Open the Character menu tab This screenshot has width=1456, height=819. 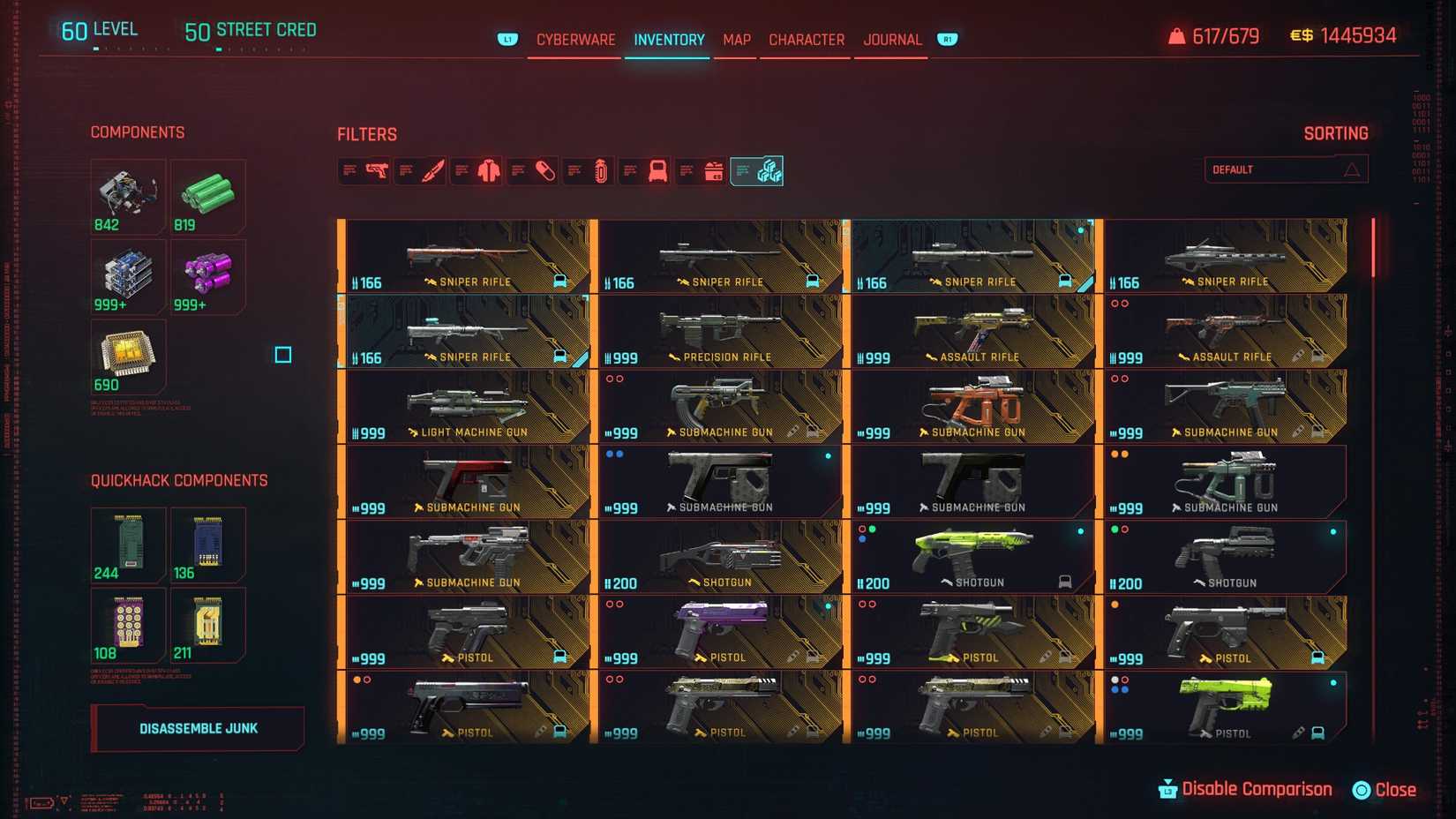click(x=806, y=40)
